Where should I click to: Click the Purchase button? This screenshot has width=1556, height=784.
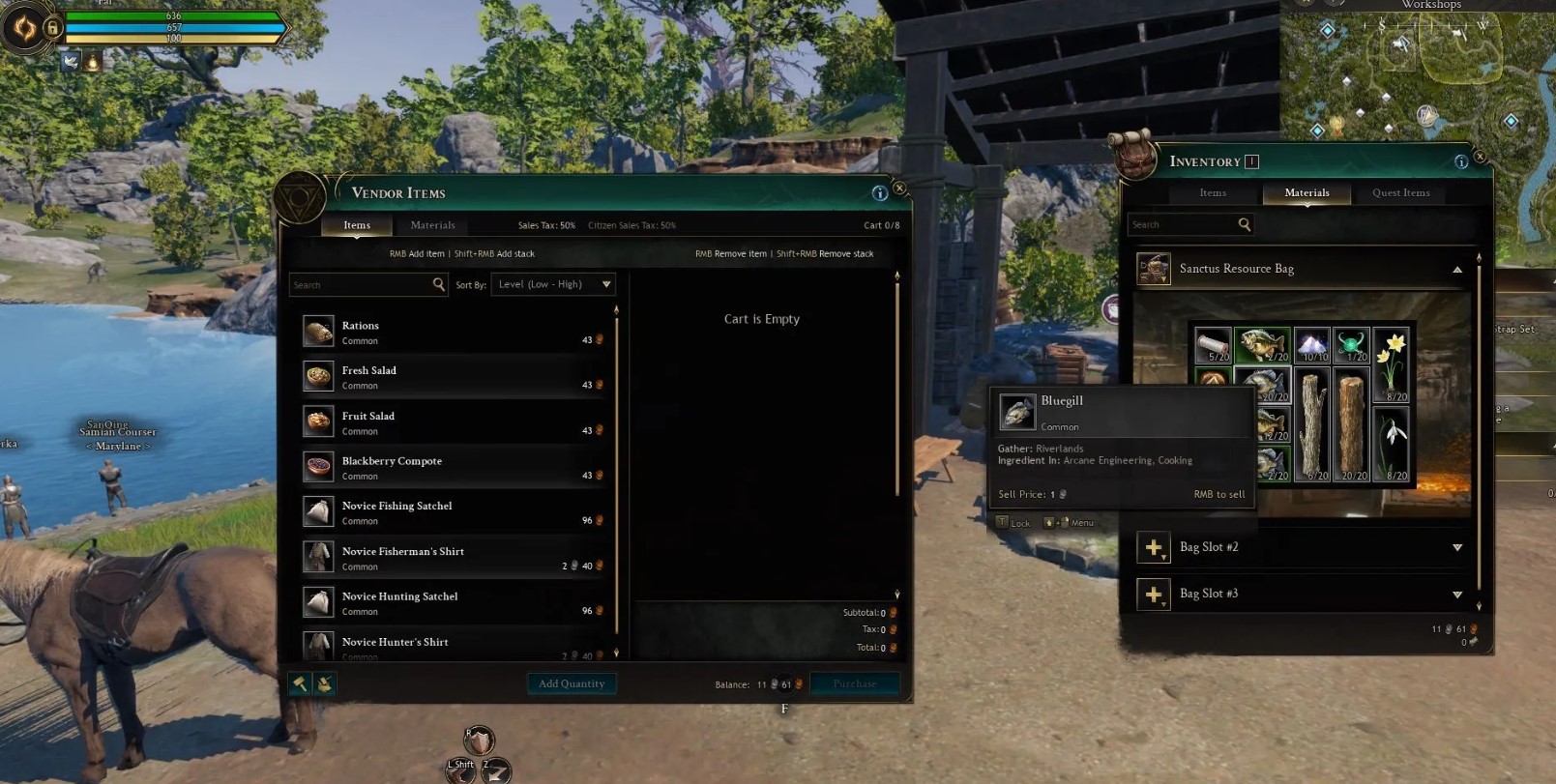(854, 683)
